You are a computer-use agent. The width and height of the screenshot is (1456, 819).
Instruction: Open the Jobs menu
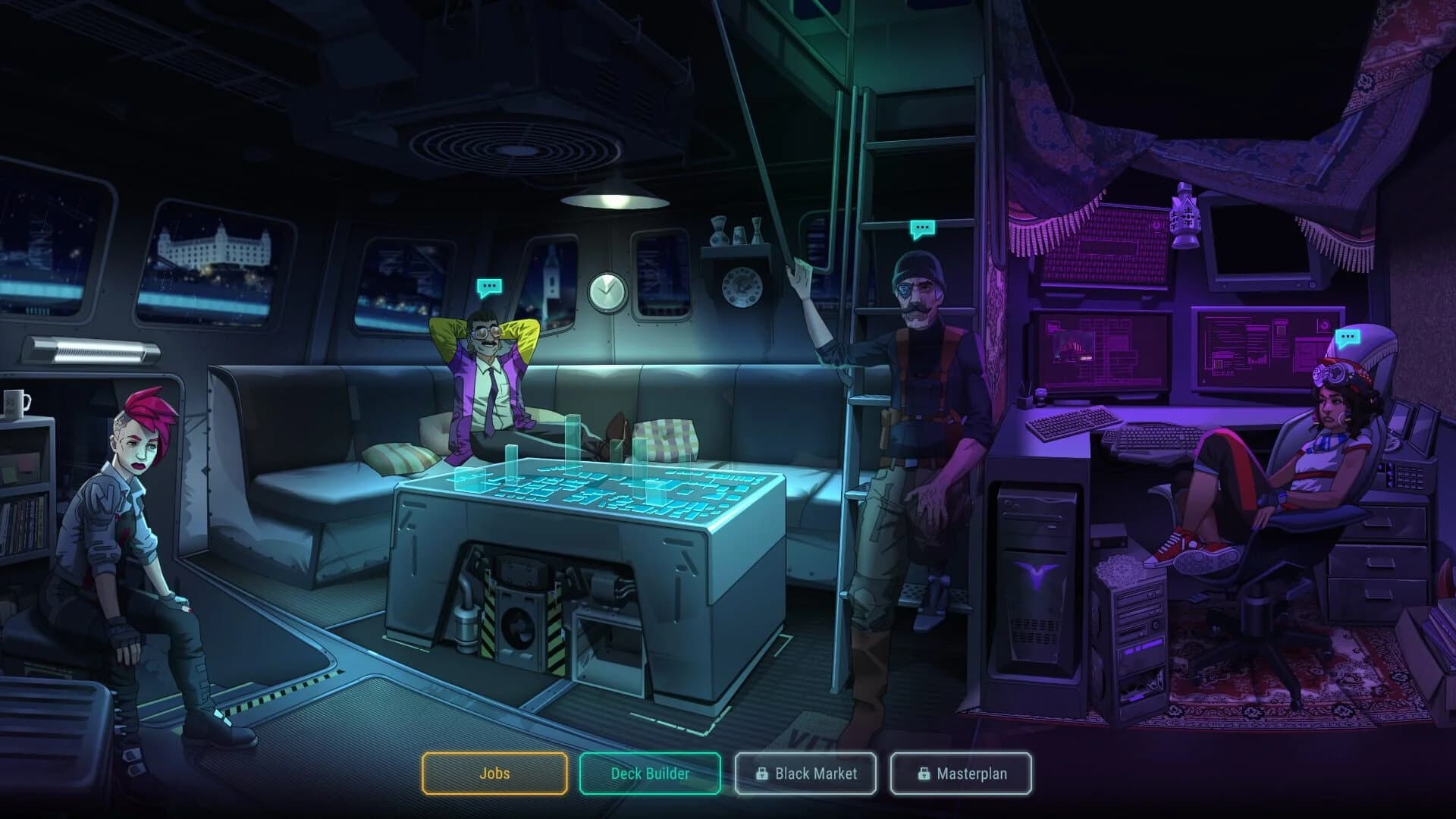tap(494, 774)
